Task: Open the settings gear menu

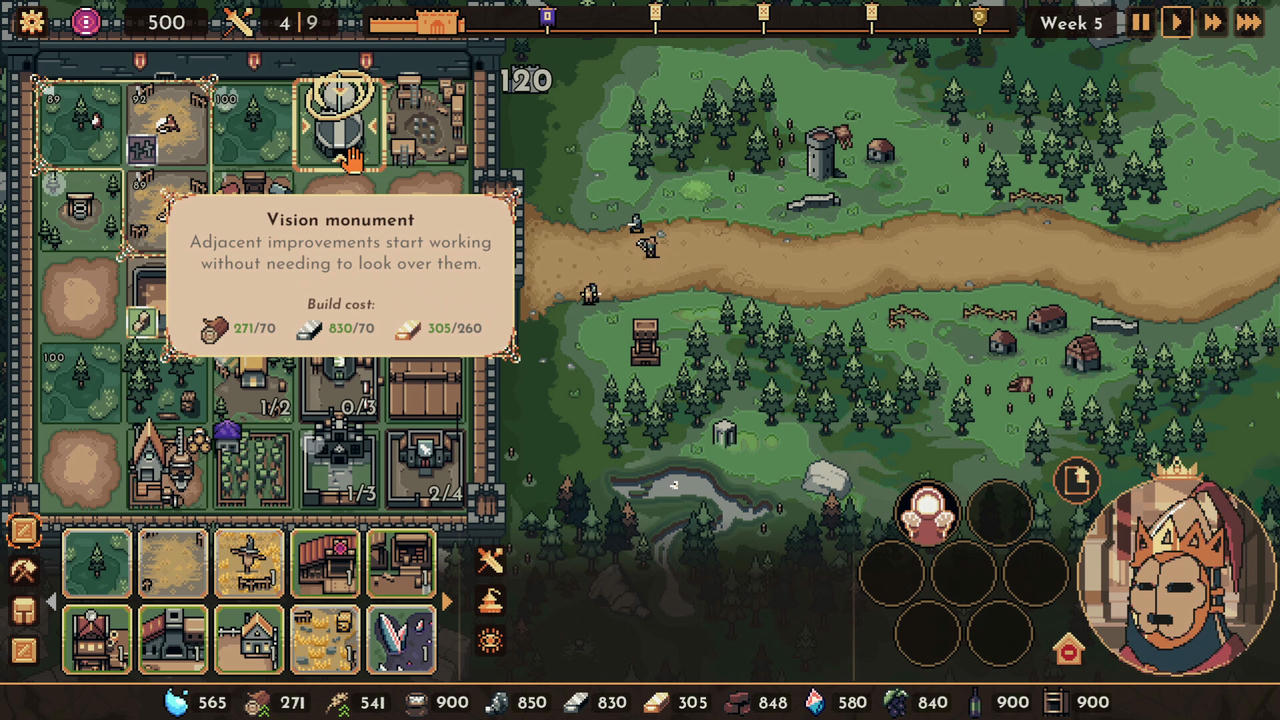Action: [x=31, y=22]
